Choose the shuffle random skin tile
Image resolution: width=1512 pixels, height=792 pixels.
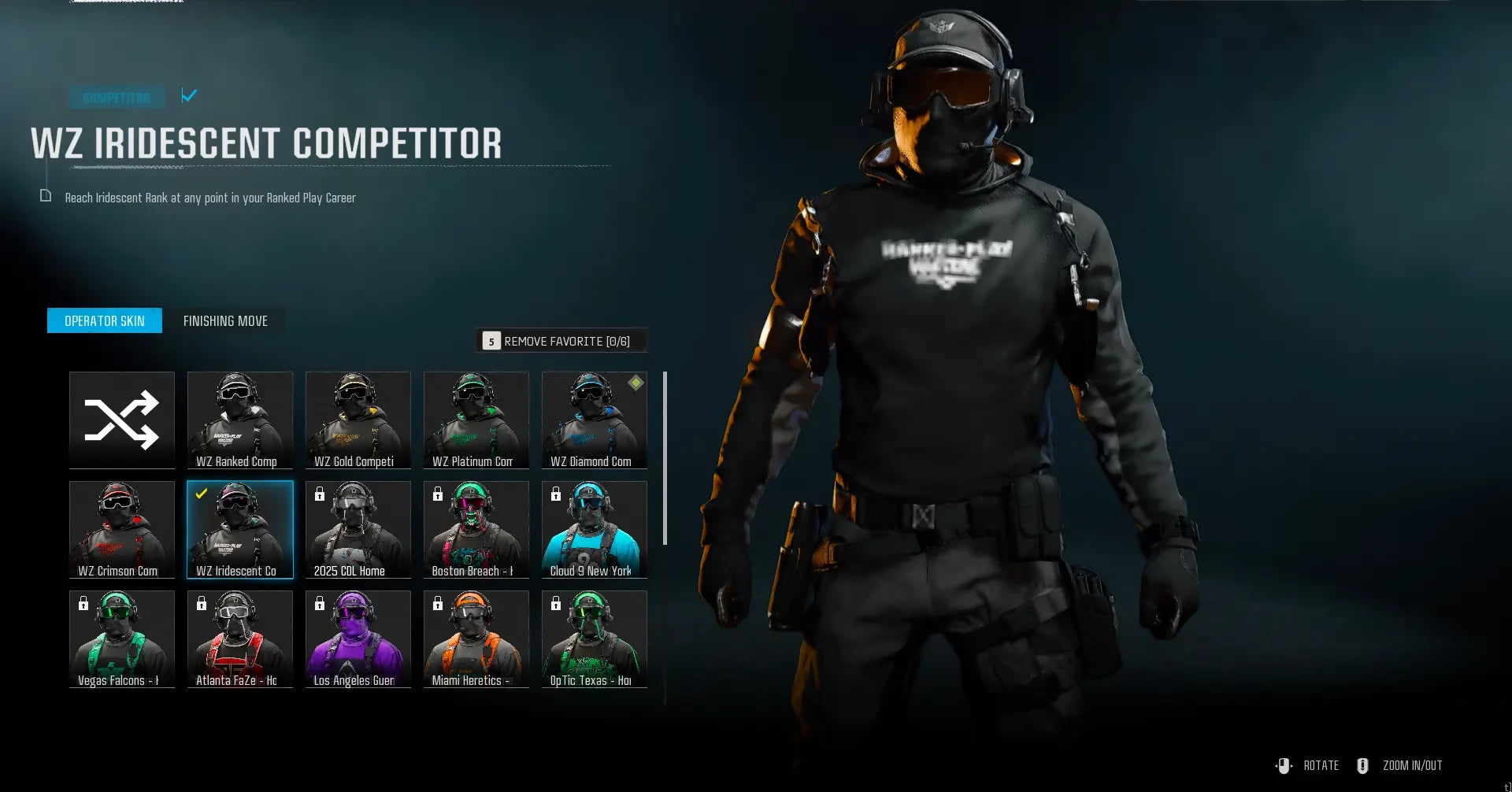(122, 420)
